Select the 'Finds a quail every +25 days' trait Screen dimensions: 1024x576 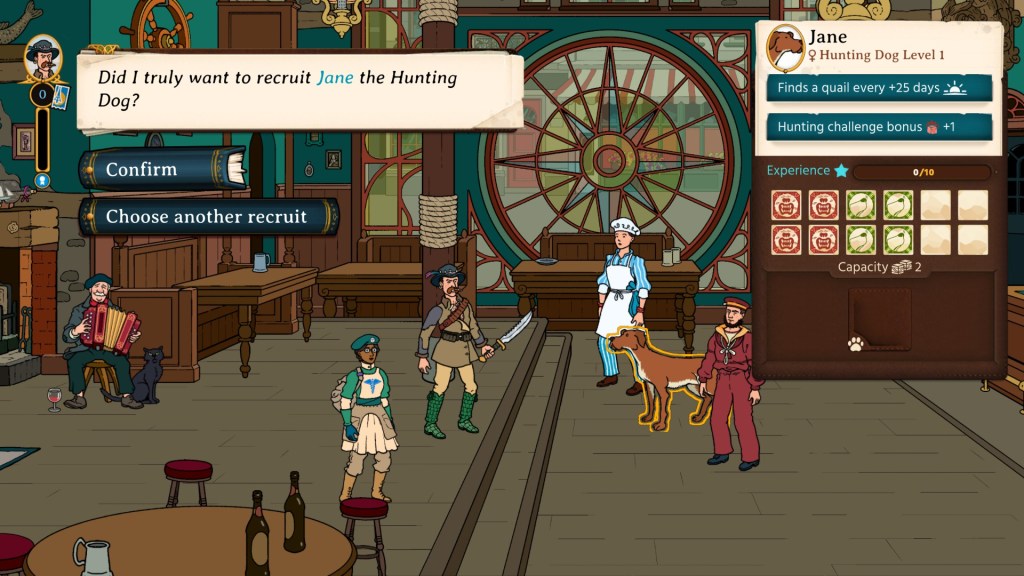[x=879, y=88]
